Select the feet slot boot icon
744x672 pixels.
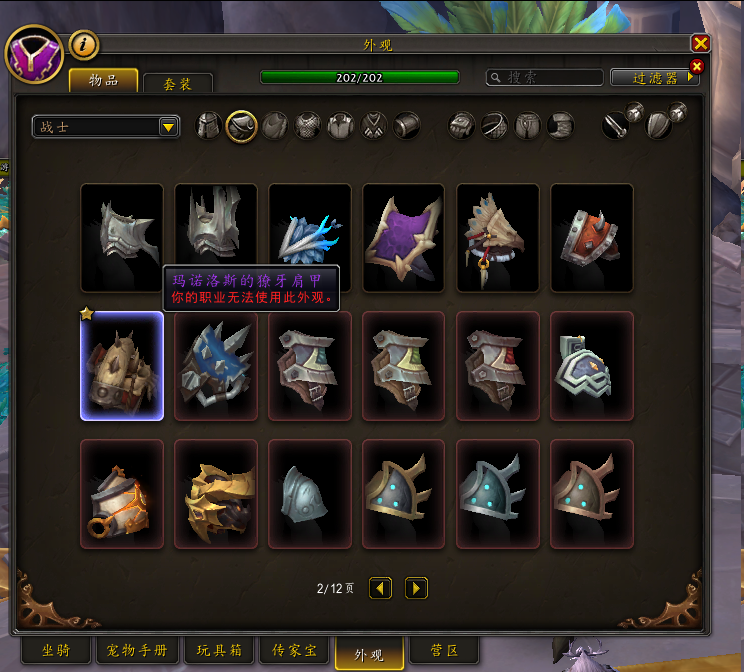(x=561, y=126)
